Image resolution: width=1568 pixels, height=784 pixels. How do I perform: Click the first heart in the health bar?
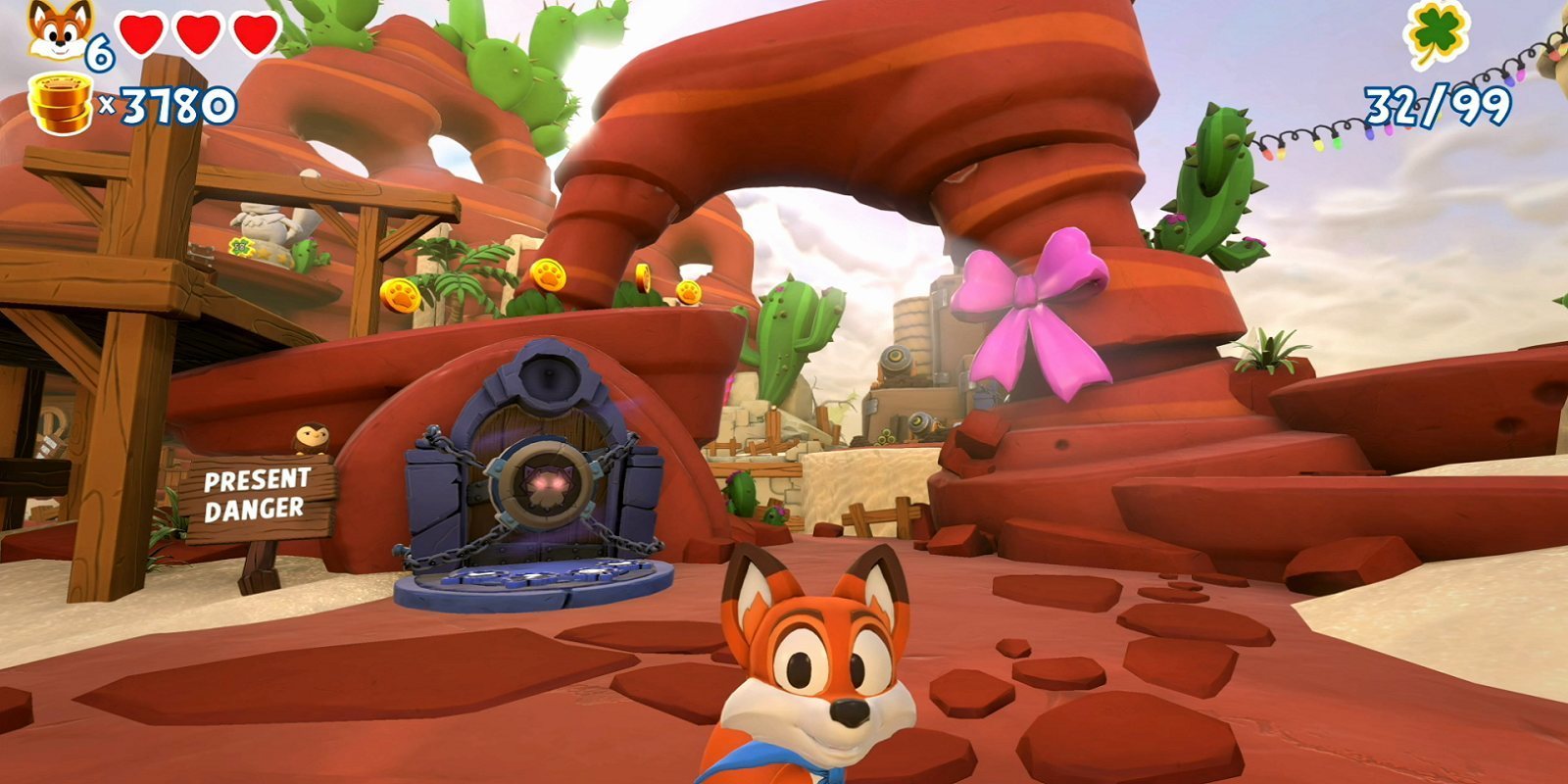point(139,30)
